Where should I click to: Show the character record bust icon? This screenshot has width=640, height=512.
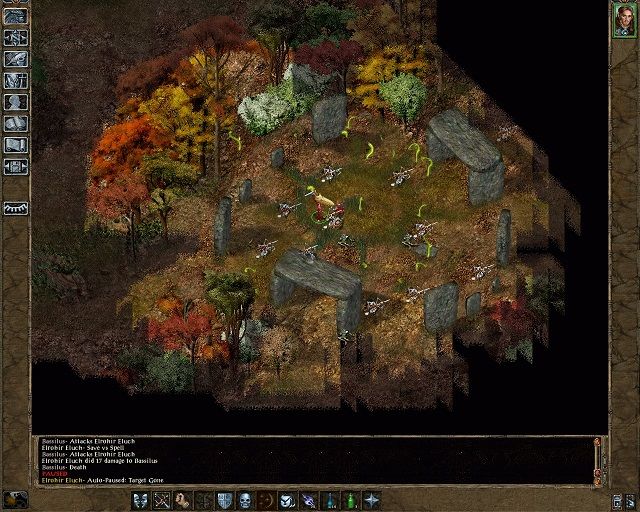pyautogui.click(x=15, y=102)
